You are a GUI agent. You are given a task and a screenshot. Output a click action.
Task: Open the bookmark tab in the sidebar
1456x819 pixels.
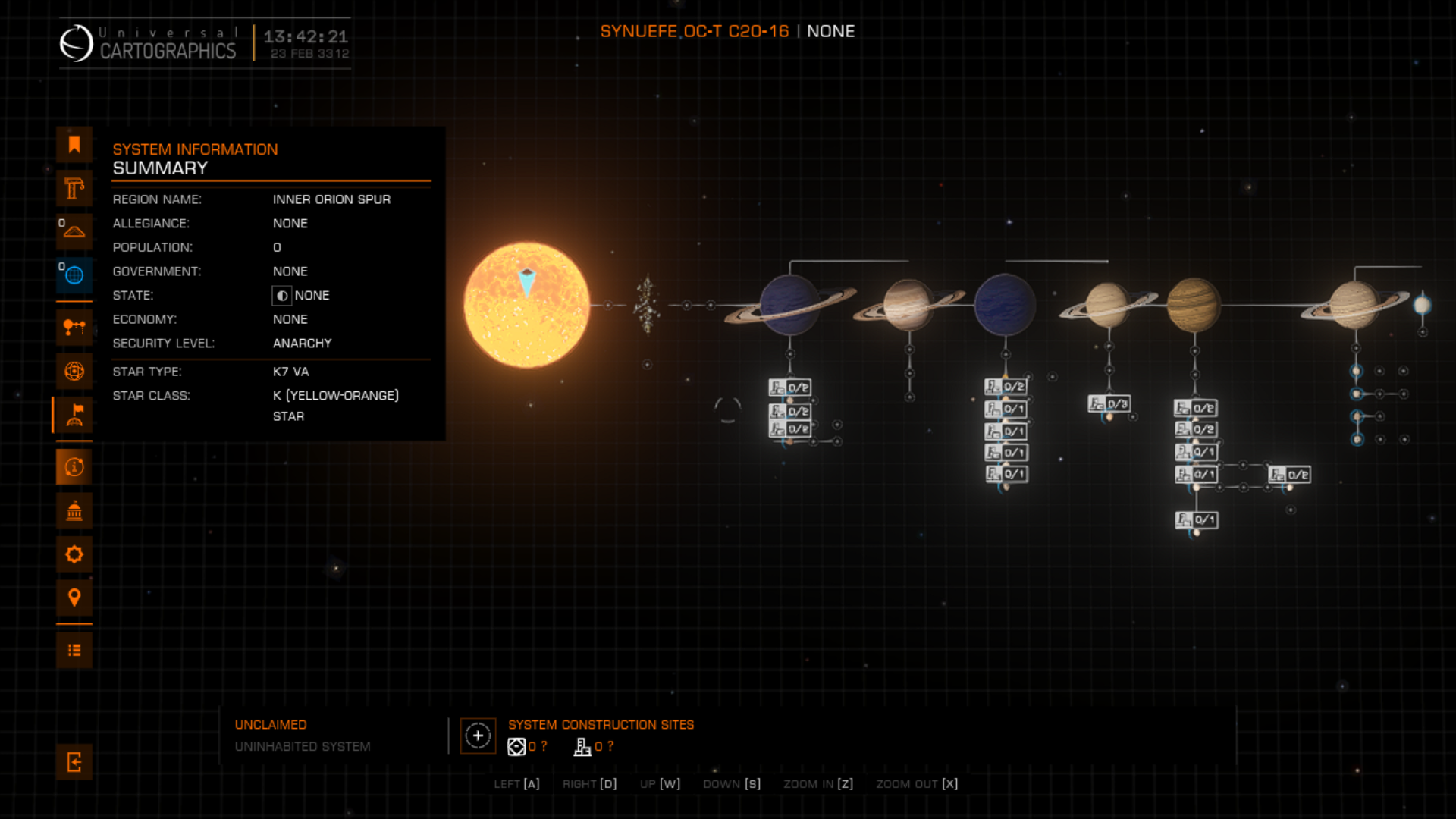74,145
